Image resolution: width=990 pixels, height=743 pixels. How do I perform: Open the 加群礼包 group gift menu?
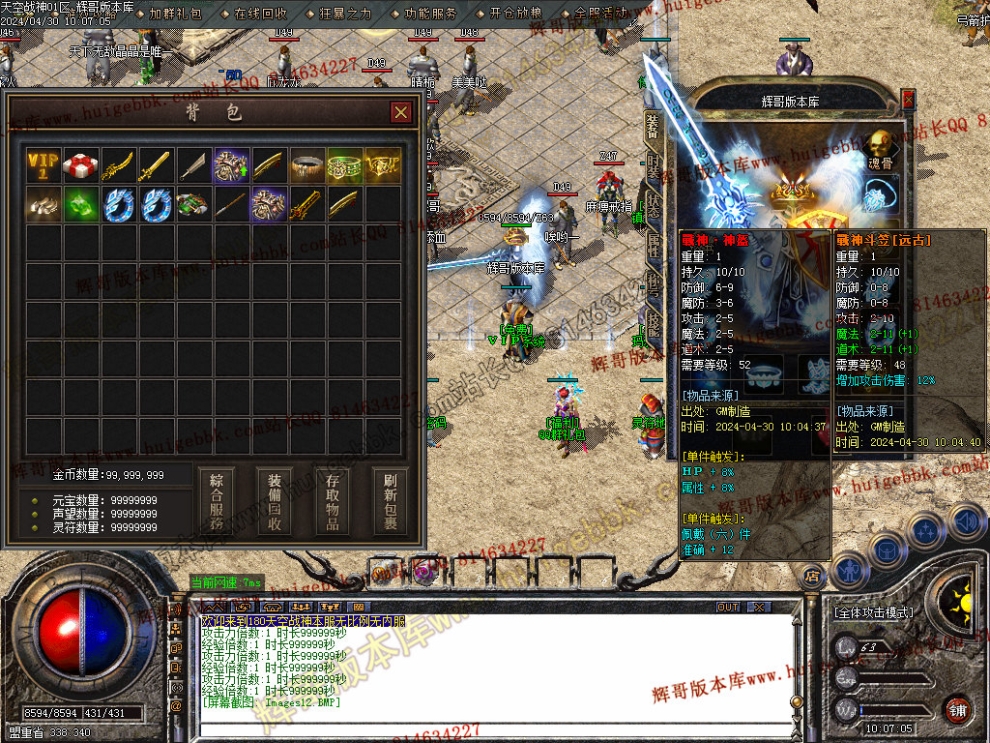click(176, 14)
